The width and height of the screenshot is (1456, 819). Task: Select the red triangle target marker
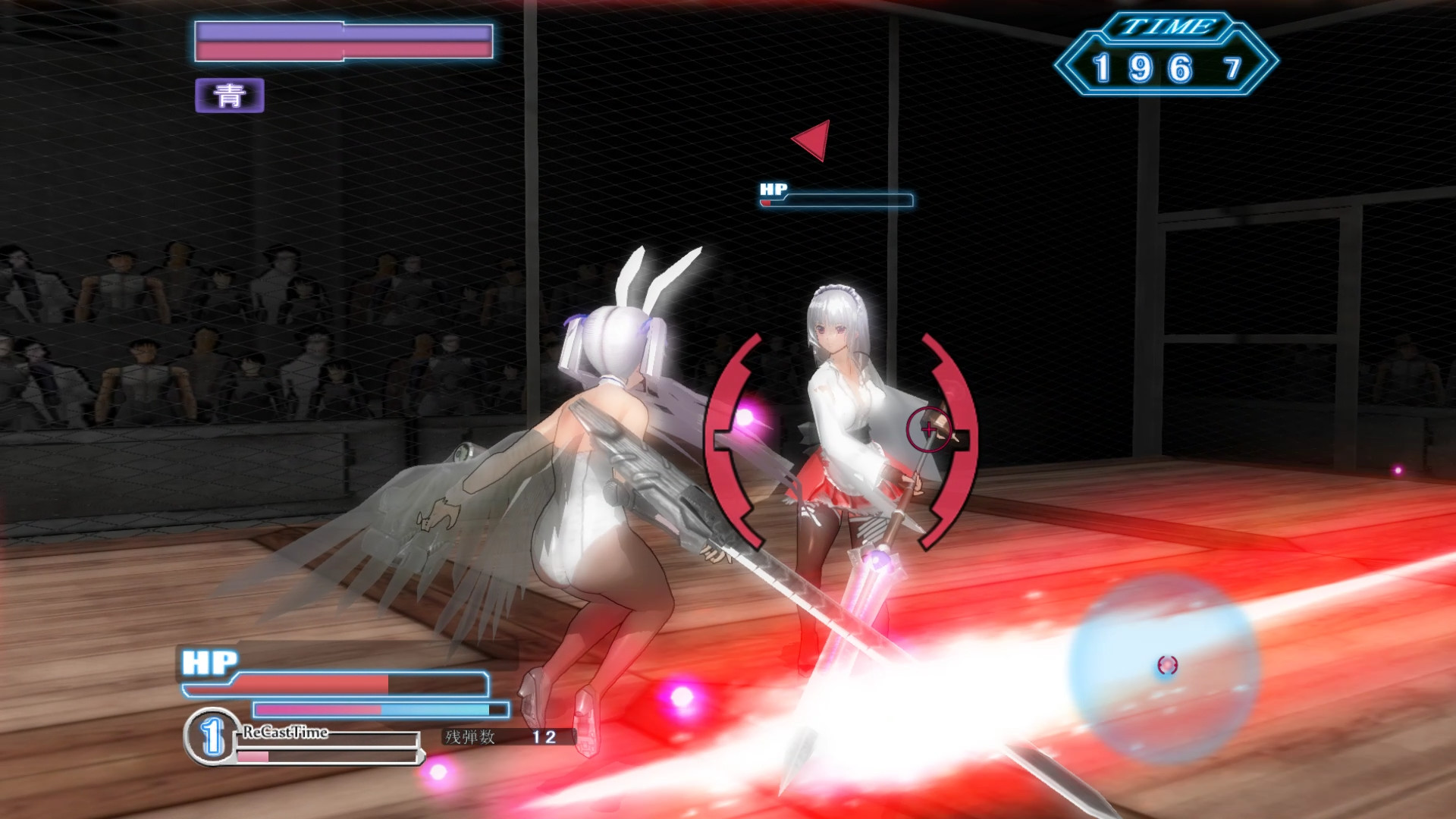(x=812, y=140)
